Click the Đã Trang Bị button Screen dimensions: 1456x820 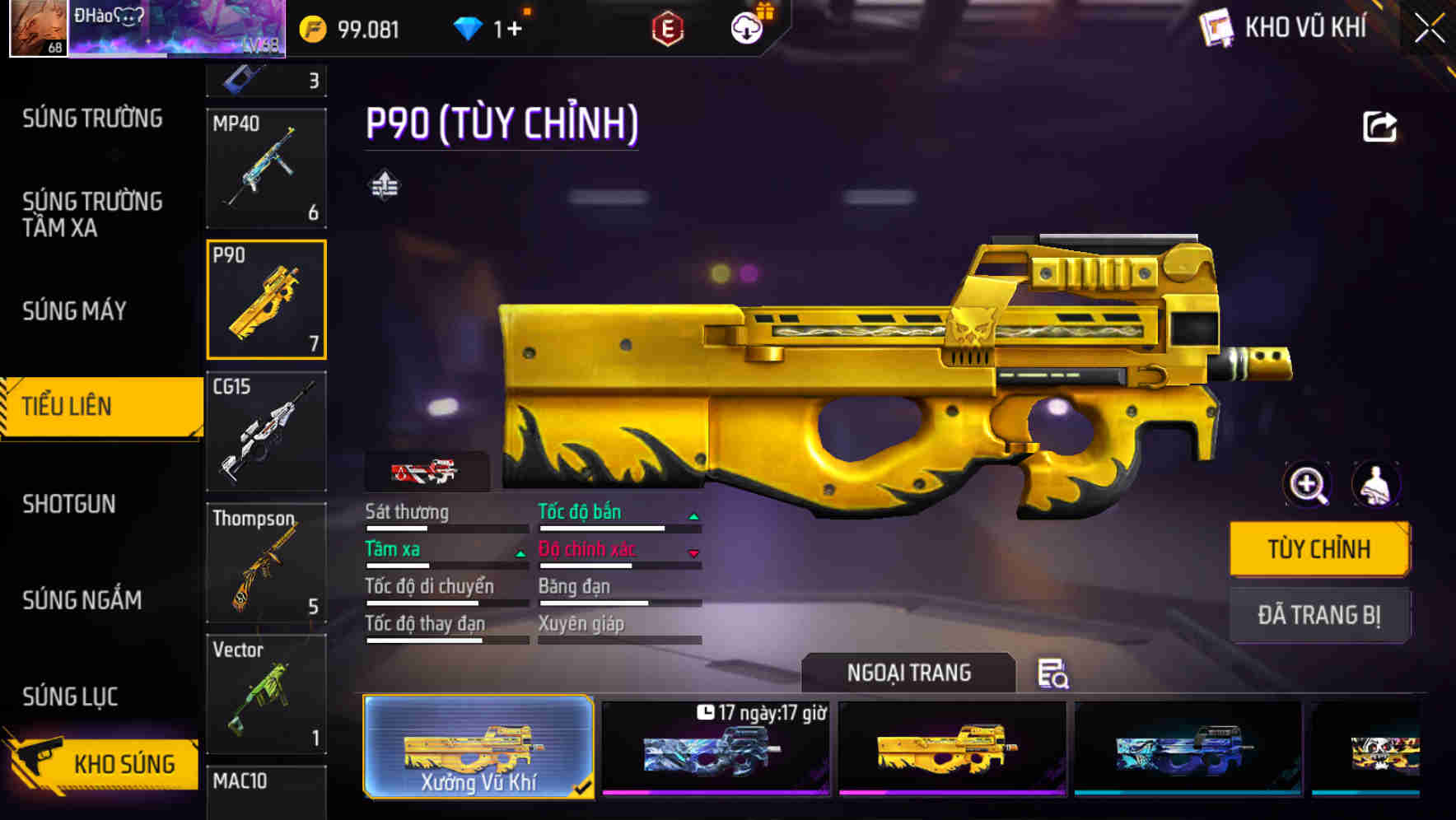coord(1319,615)
